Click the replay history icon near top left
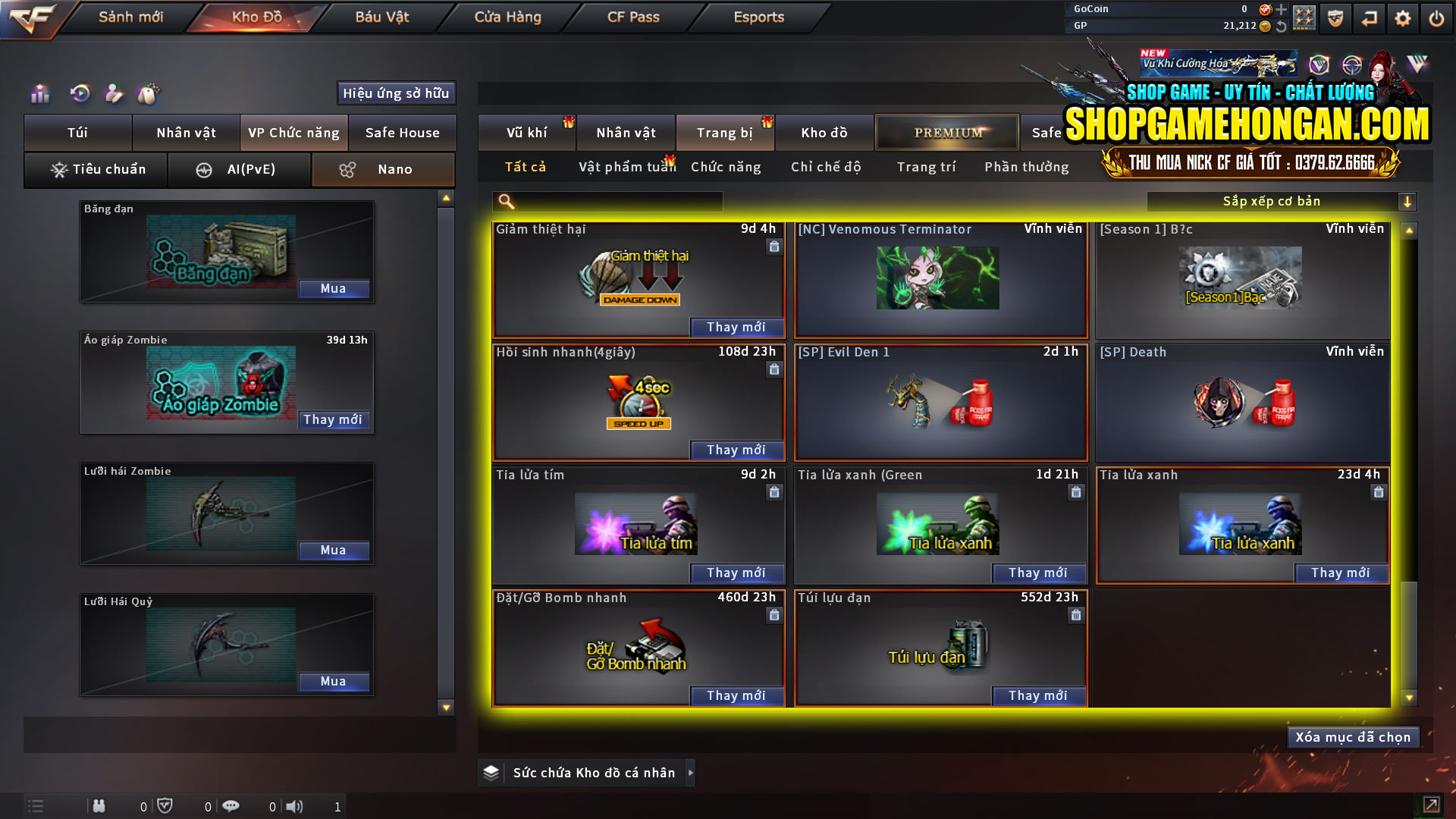Screen dimensions: 1456x819 coord(79,93)
